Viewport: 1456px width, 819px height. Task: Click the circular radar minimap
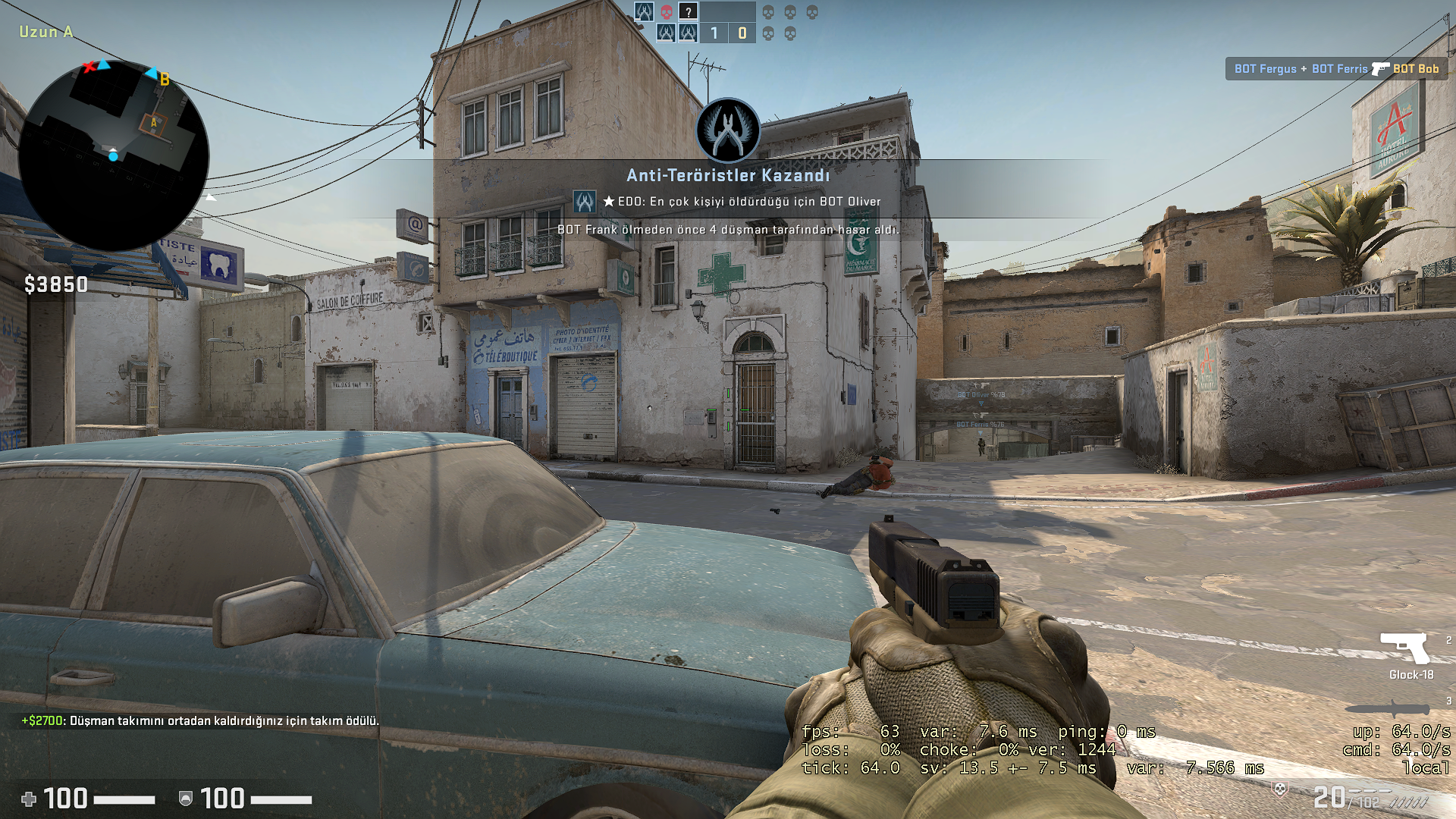pos(113,156)
